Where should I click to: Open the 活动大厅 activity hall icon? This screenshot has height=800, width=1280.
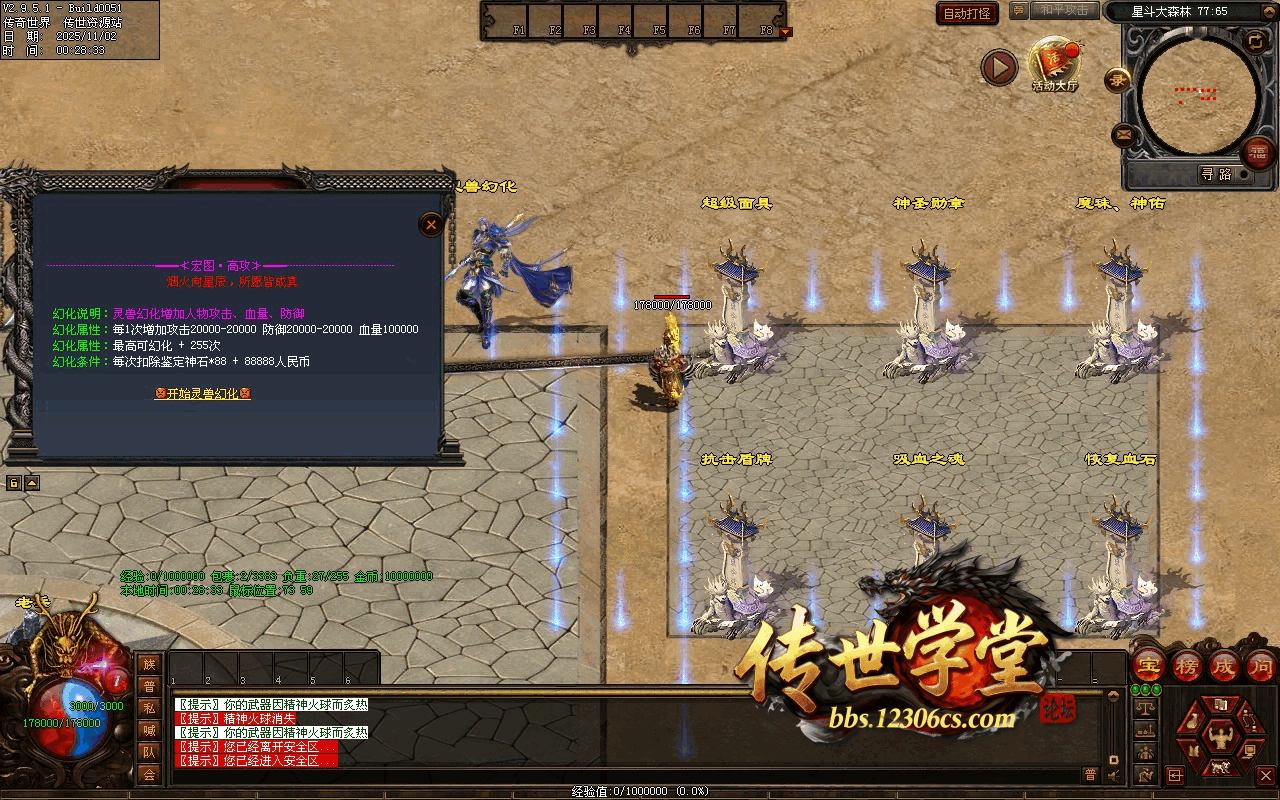tap(1055, 62)
